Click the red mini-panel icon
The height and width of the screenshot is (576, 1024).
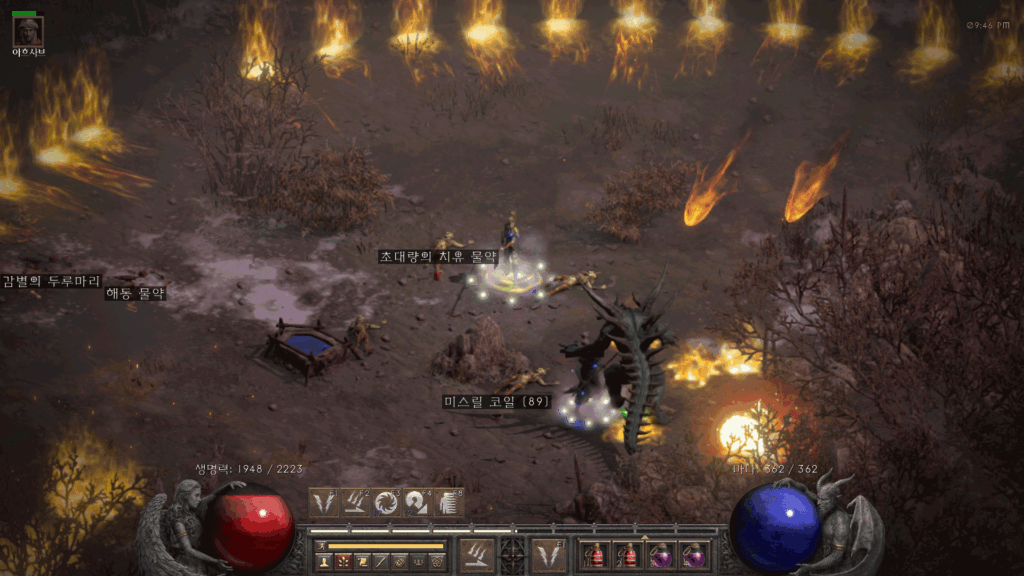(x=343, y=562)
